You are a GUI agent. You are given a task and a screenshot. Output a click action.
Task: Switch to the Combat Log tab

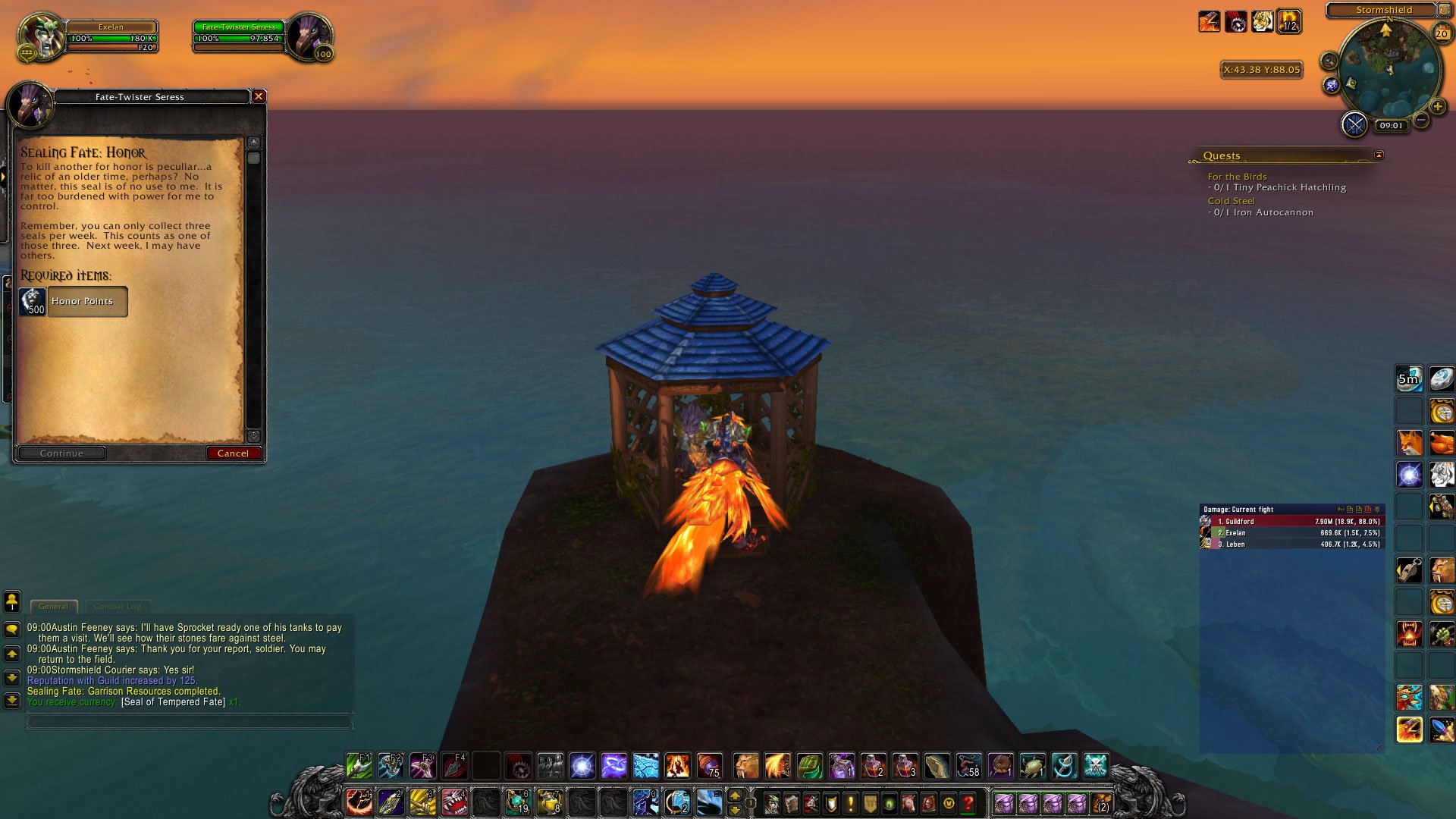(118, 607)
